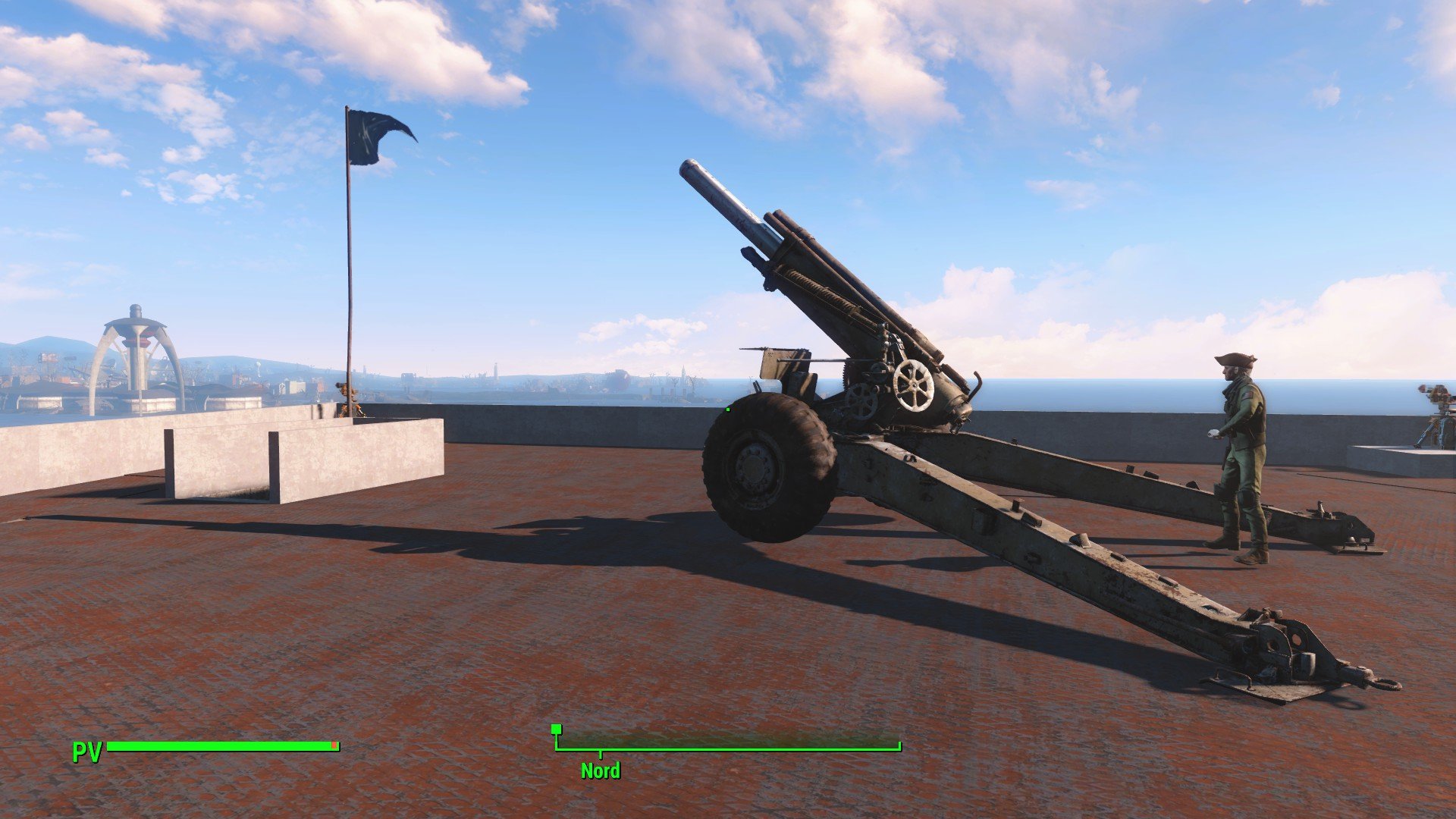Select the Nord direction label on the compass
This screenshot has height=819, width=1456.
[x=600, y=770]
